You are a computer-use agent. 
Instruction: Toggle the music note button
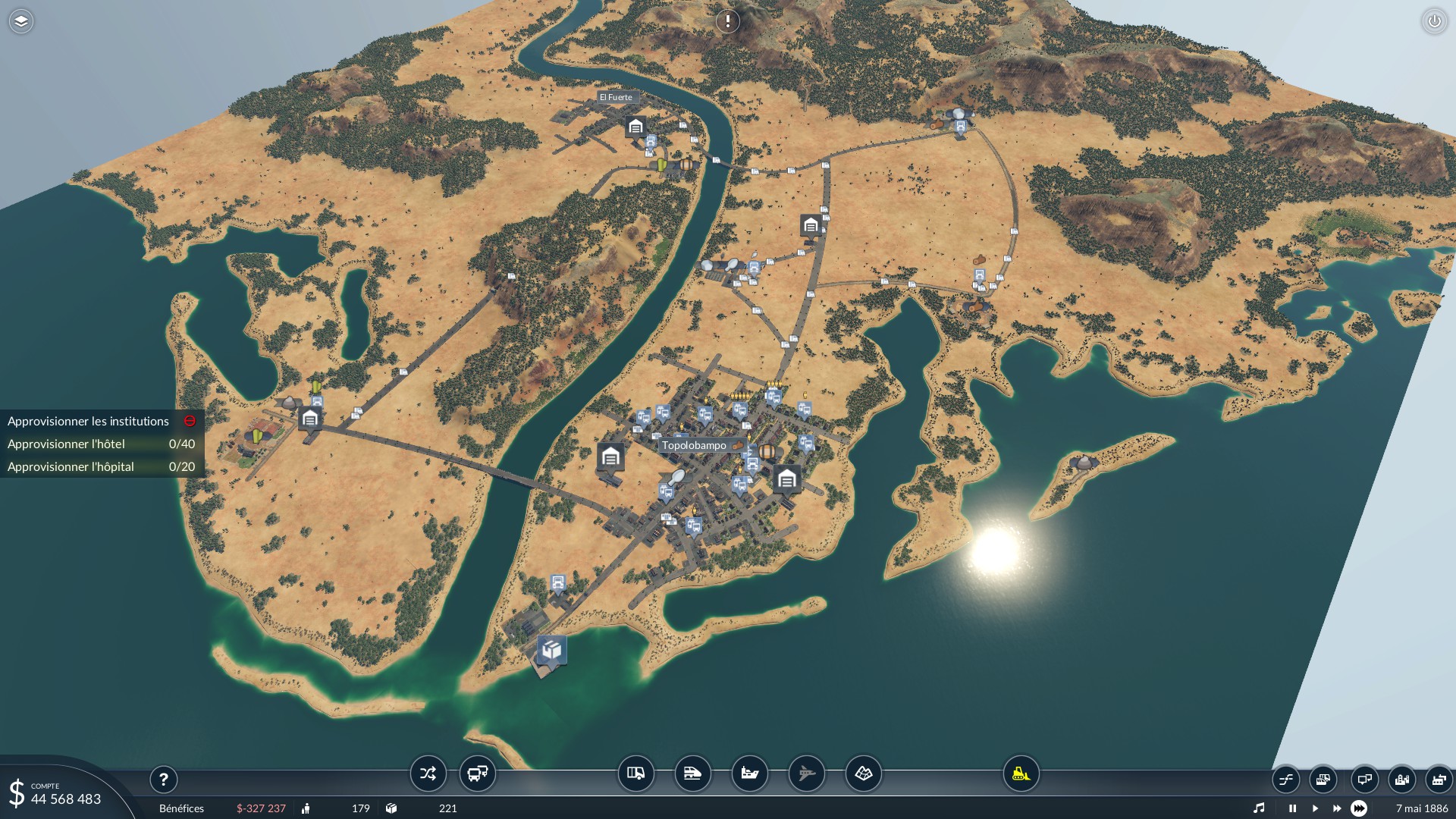[x=1259, y=808]
